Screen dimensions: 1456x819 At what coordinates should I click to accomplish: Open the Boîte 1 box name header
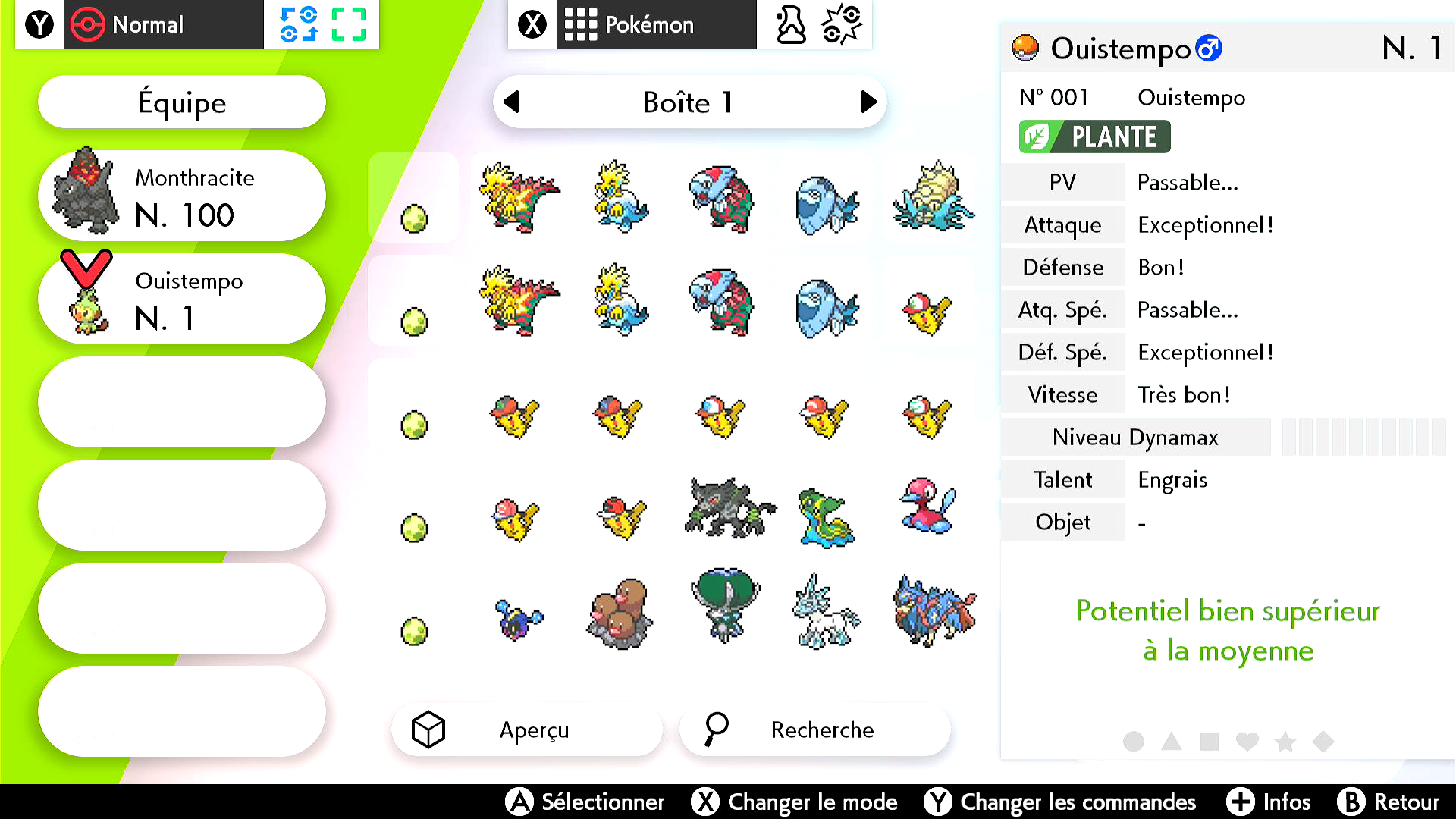click(x=689, y=102)
